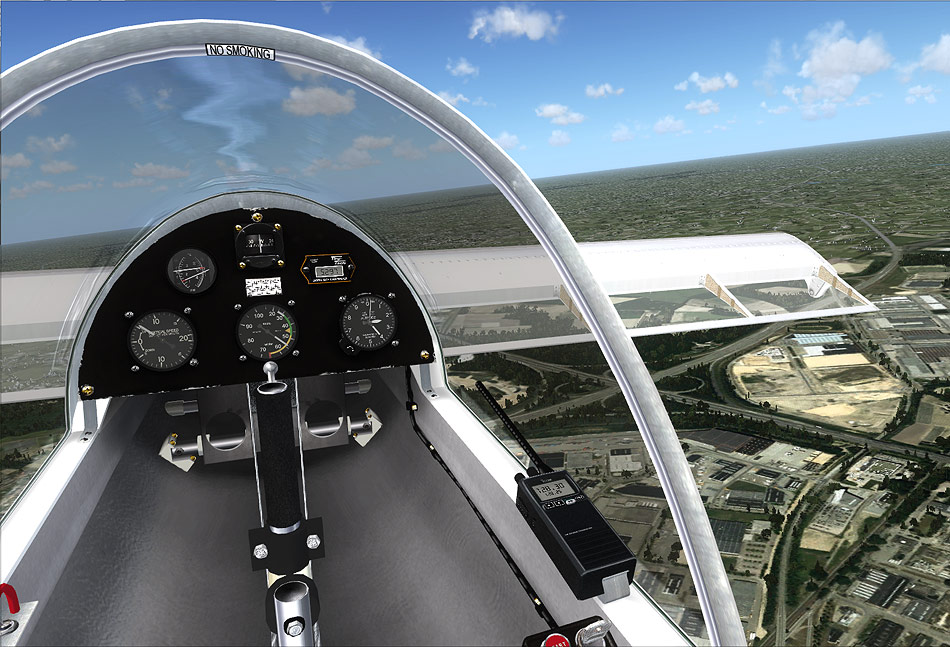Click the handheld Icom radio display

(x=551, y=489)
